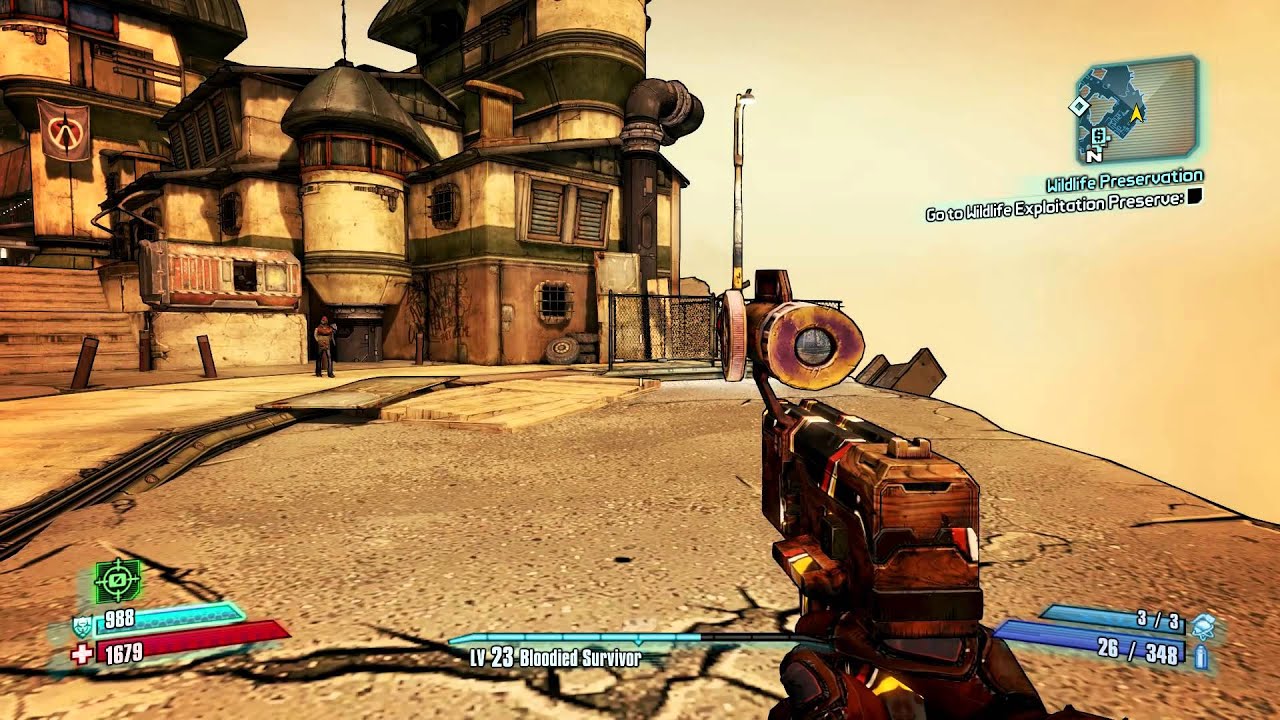The image size is (1280, 720).
Task: Click the green action skill crosshair icon
Action: coord(118,580)
